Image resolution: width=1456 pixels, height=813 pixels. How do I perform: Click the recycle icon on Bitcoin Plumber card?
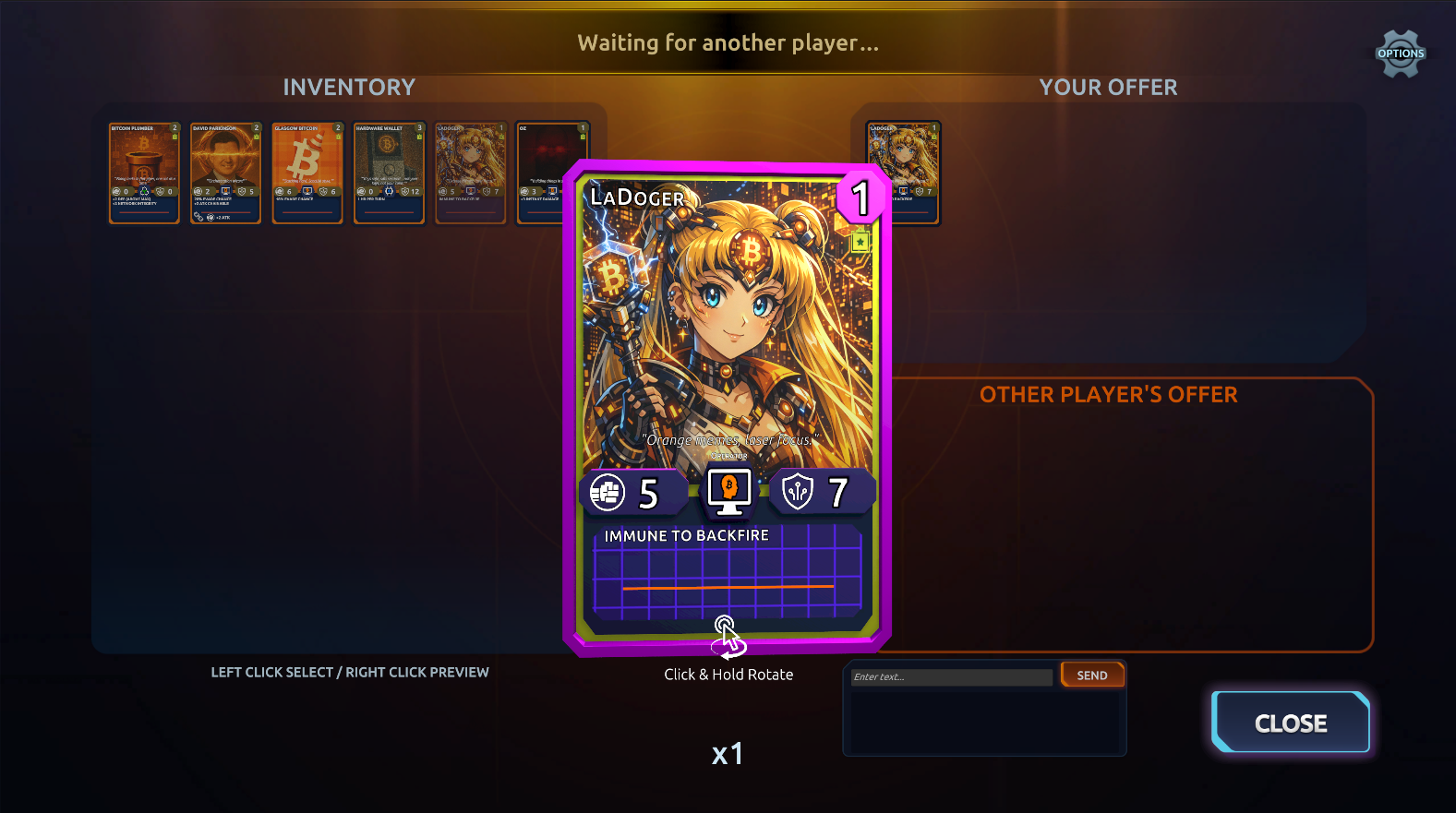[x=146, y=189]
